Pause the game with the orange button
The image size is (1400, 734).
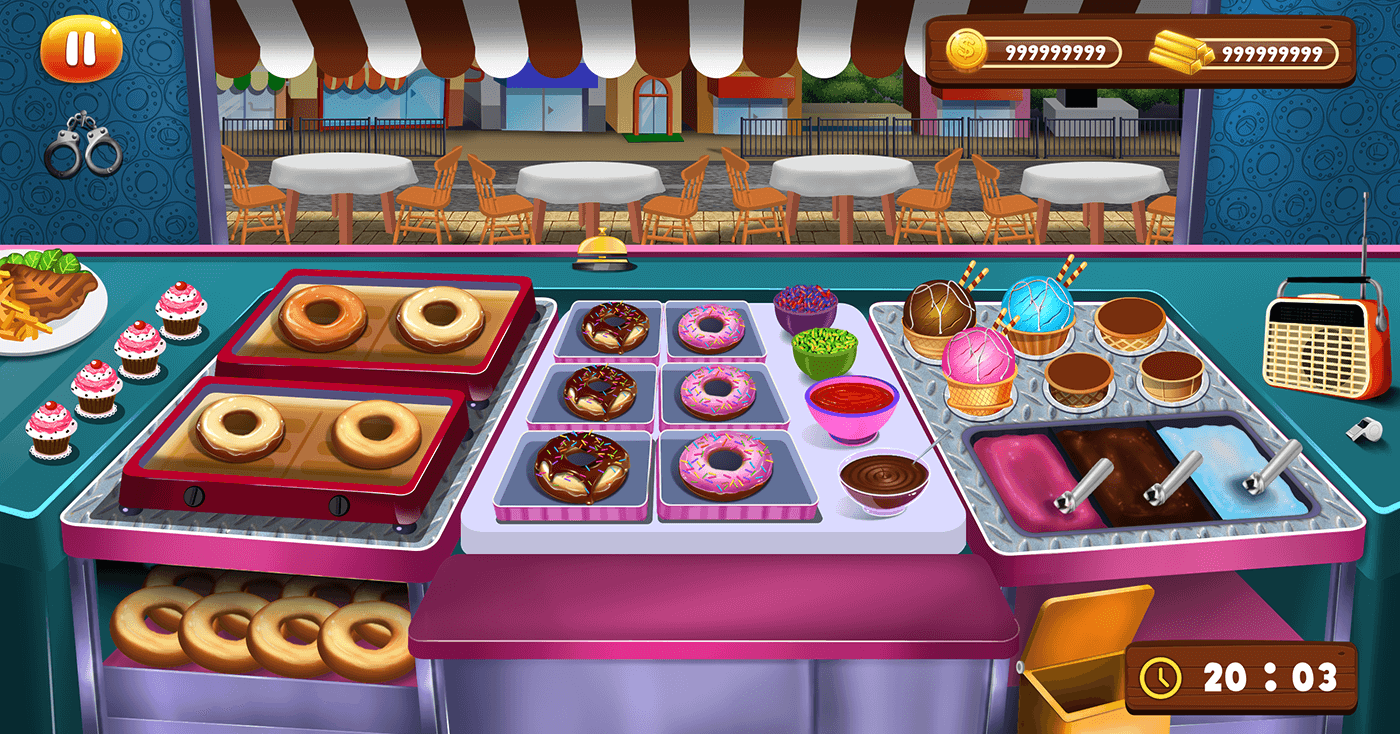click(81, 49)
